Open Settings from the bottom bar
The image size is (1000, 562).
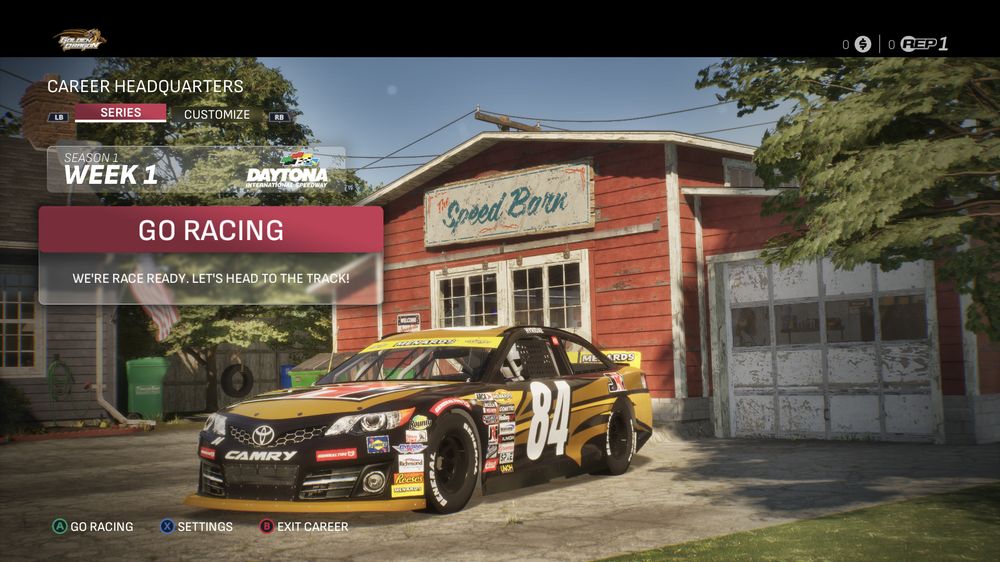coord(197,526)
